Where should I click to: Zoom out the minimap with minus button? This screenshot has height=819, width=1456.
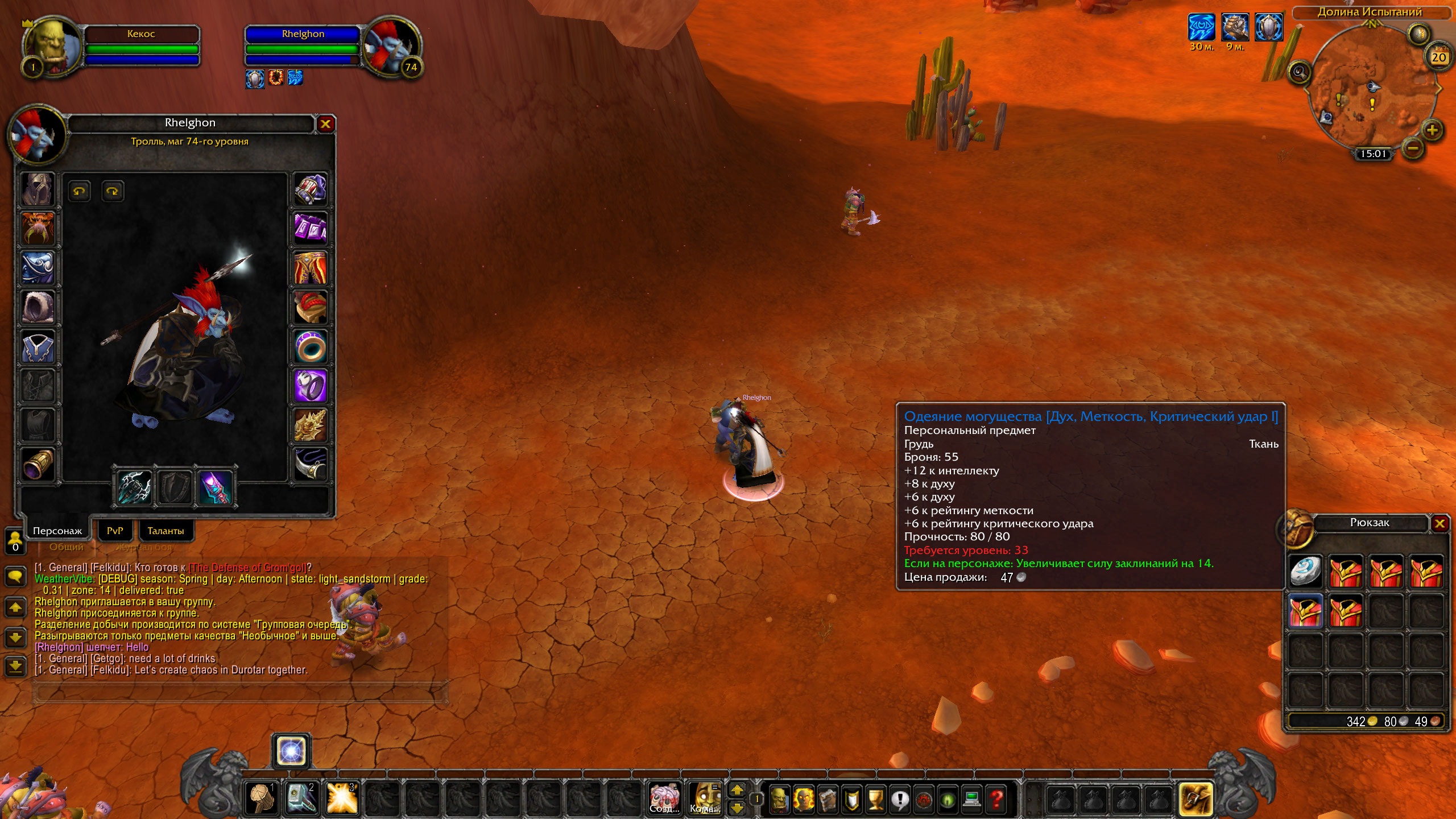coord(1413,149)
